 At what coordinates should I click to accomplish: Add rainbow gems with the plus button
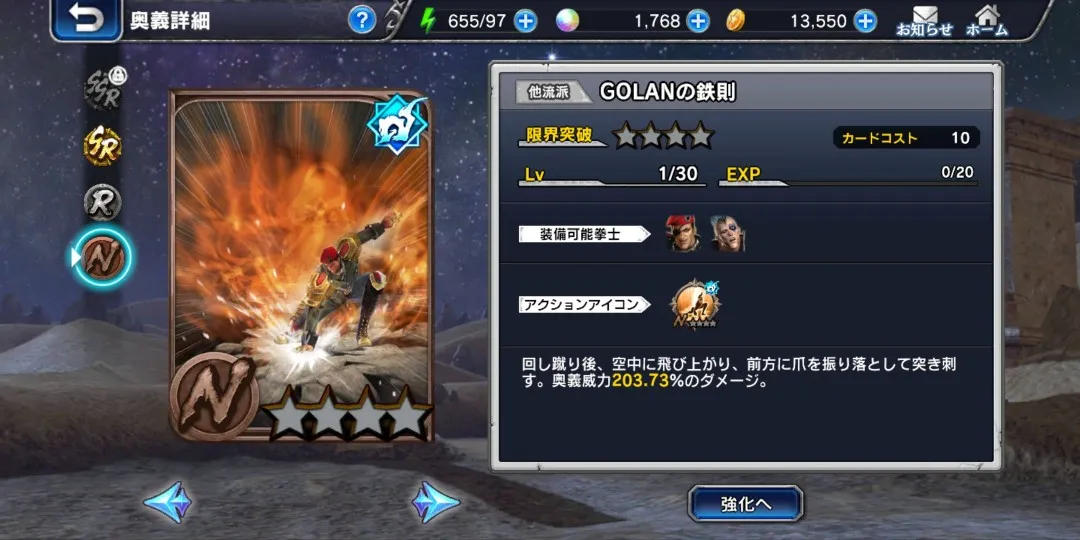[698, 21]
